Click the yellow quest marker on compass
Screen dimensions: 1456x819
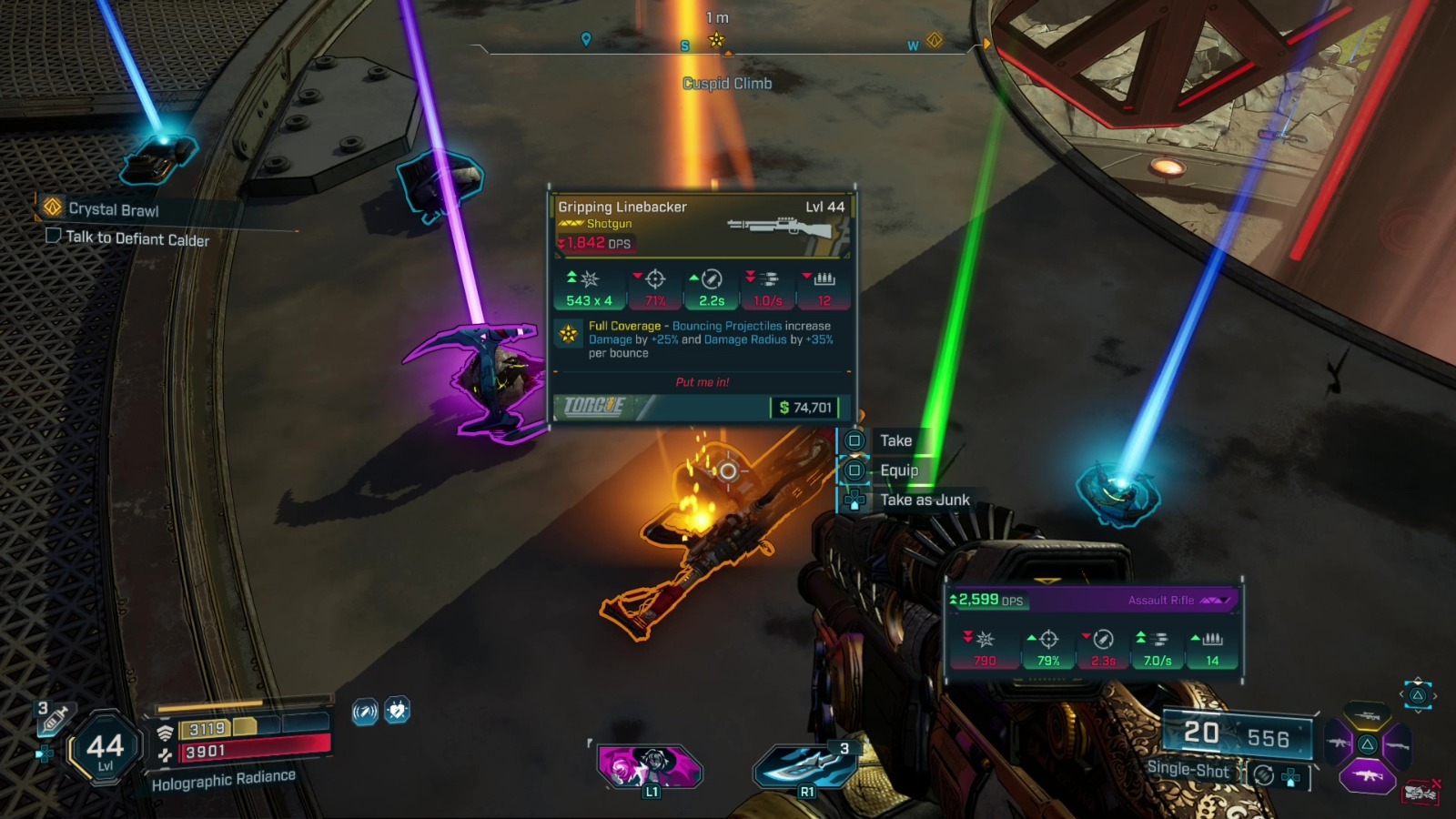[716, 39]
